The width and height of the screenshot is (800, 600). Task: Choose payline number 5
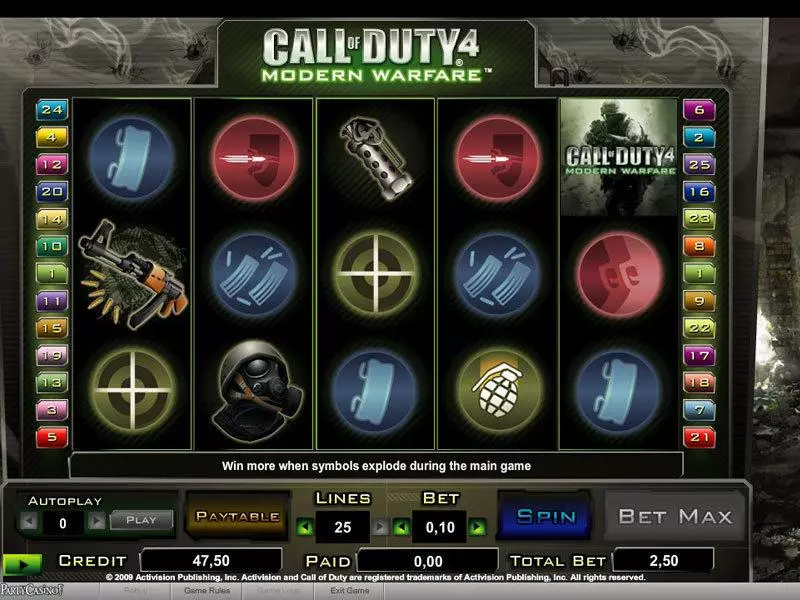50,437
